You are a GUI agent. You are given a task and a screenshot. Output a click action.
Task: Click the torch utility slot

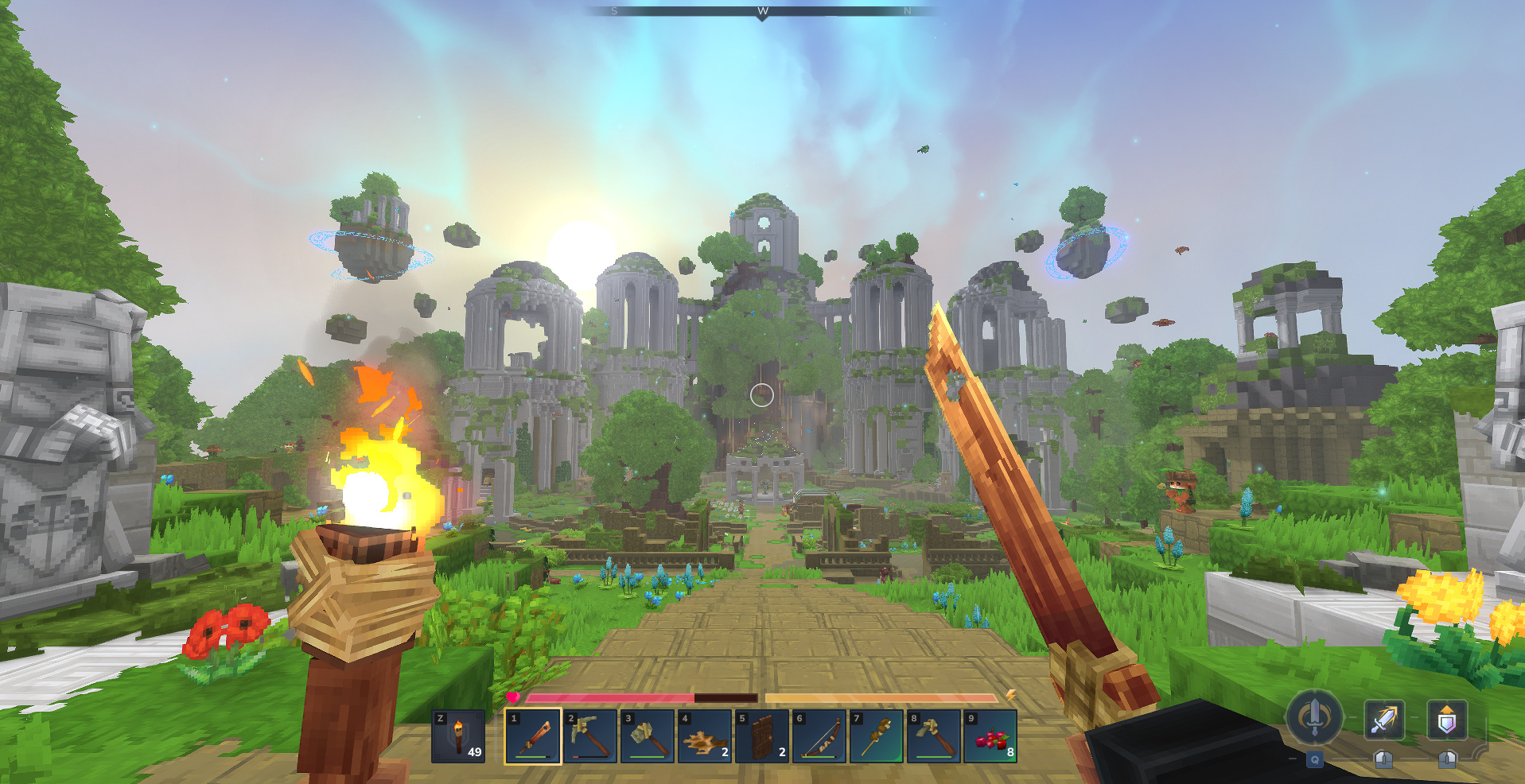pyautogui.click(x=458, y=736)
